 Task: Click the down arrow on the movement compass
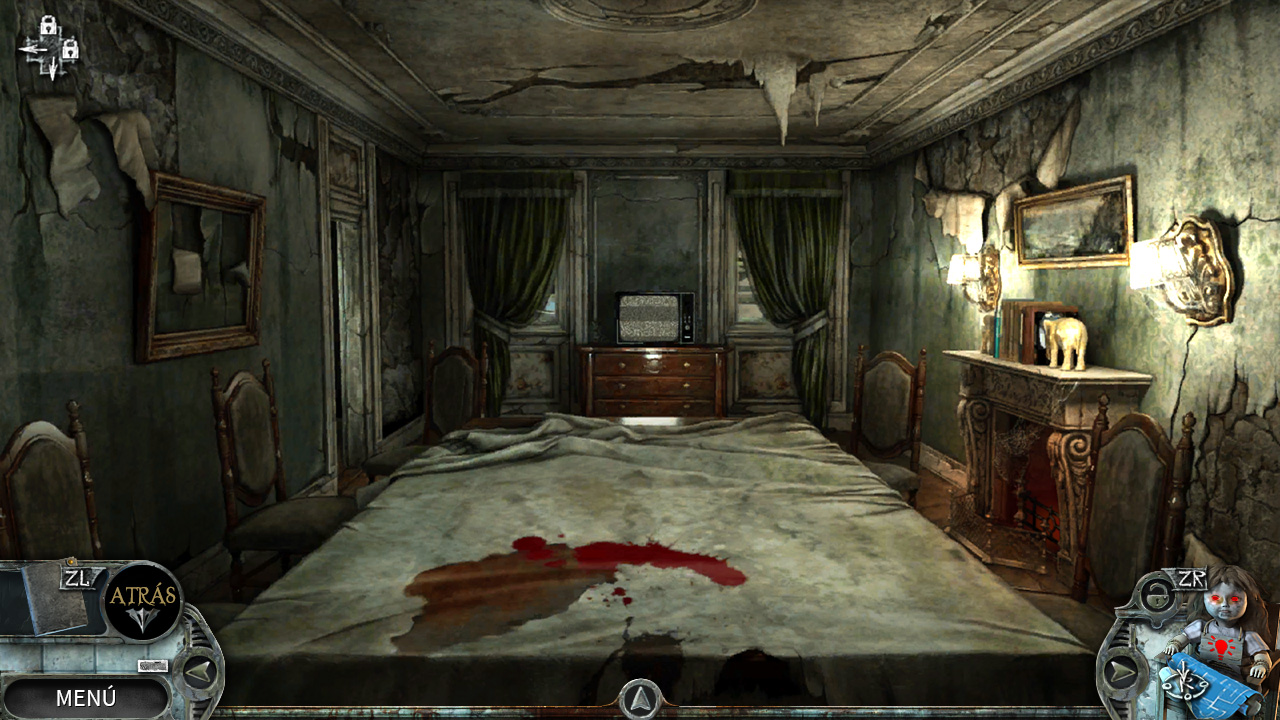(53, 67)
